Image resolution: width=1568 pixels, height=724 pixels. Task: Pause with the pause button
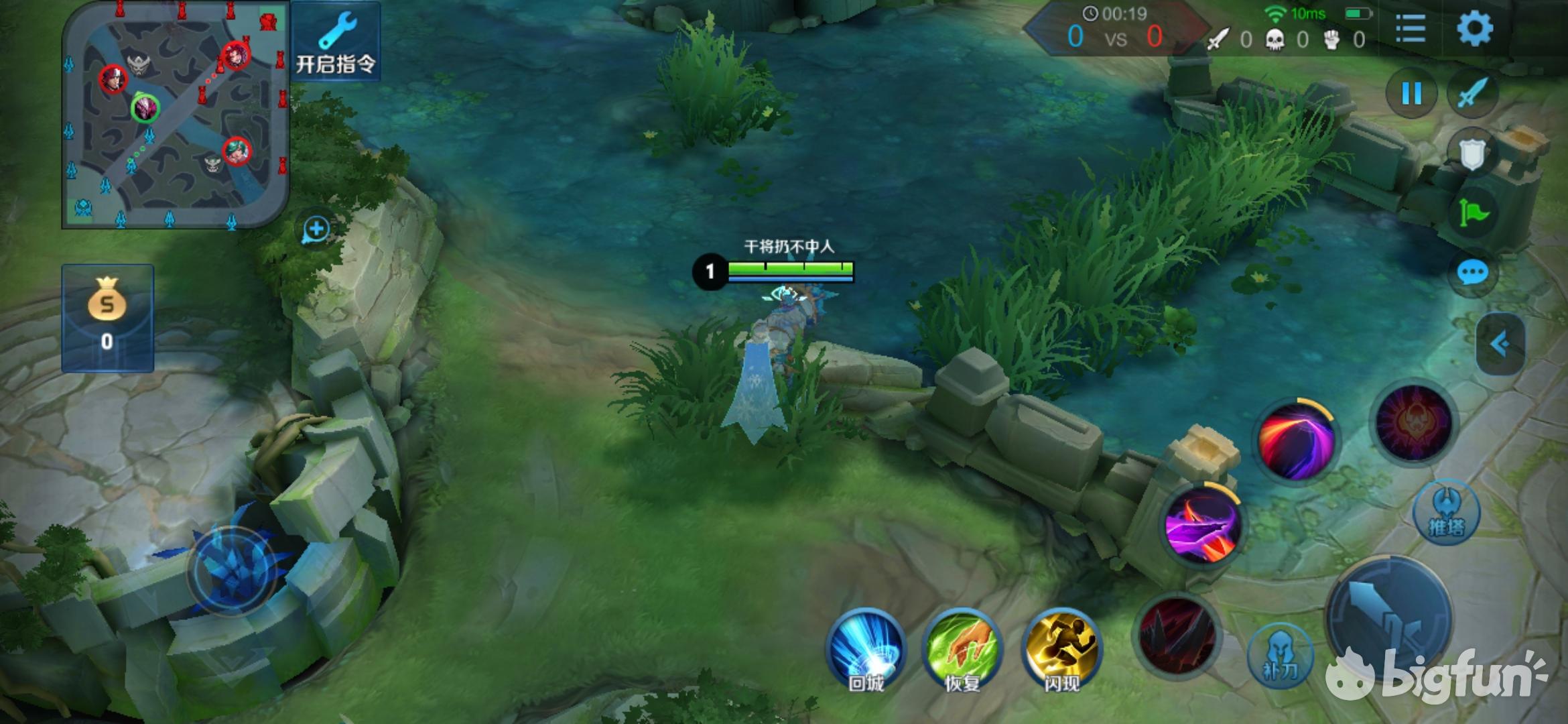click(1411, 93)
